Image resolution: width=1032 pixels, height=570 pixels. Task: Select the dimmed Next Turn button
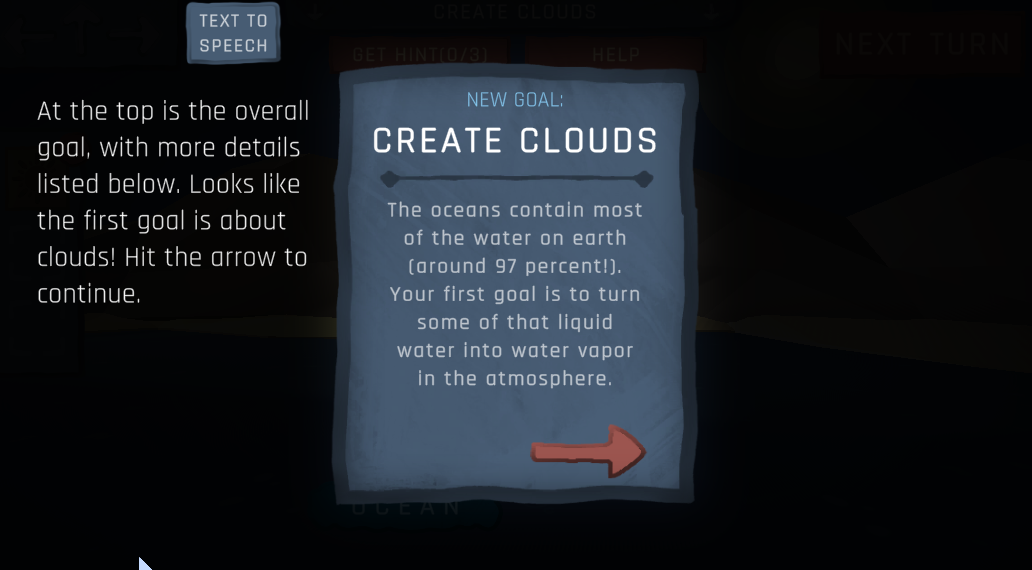[x=922, y=45]
